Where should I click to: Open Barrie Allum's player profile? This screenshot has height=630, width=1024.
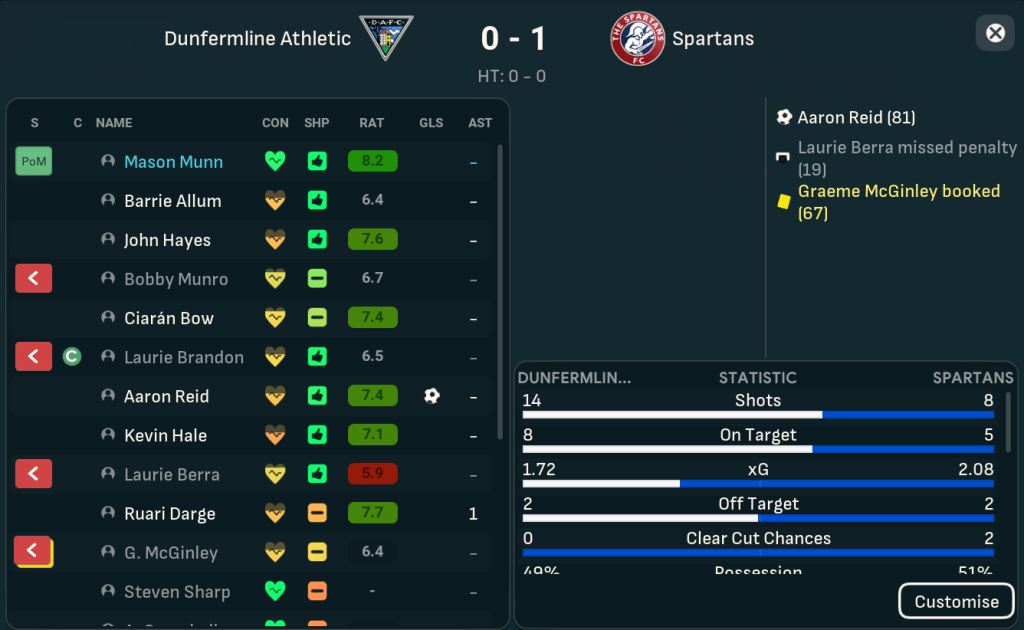click(x=172, y=201)
